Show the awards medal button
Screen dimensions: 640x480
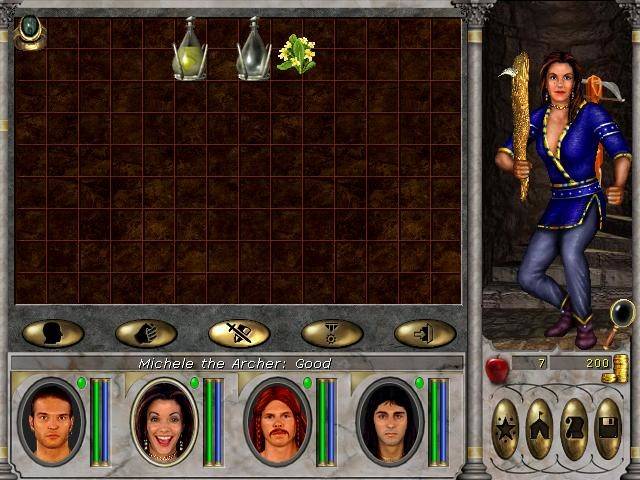pos(332,333)
